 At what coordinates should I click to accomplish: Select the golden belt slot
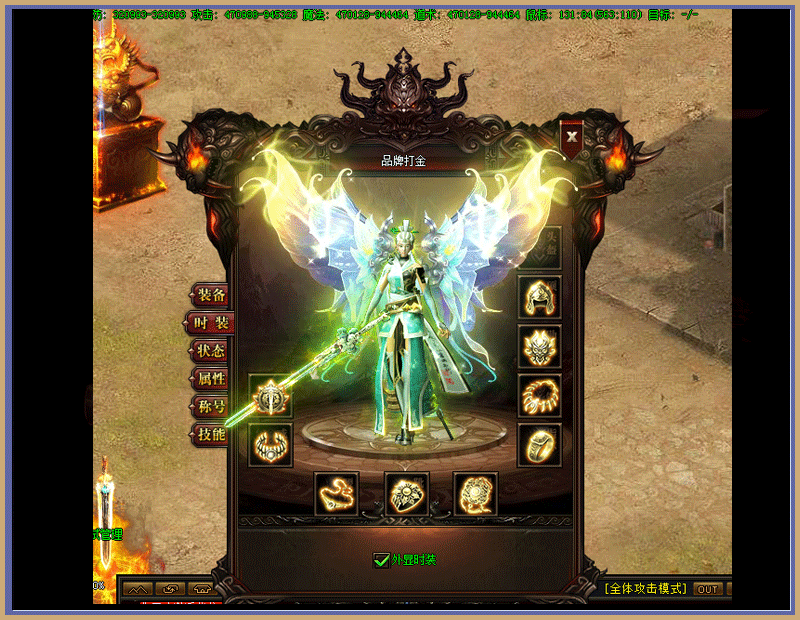click(x=337, y=493)
